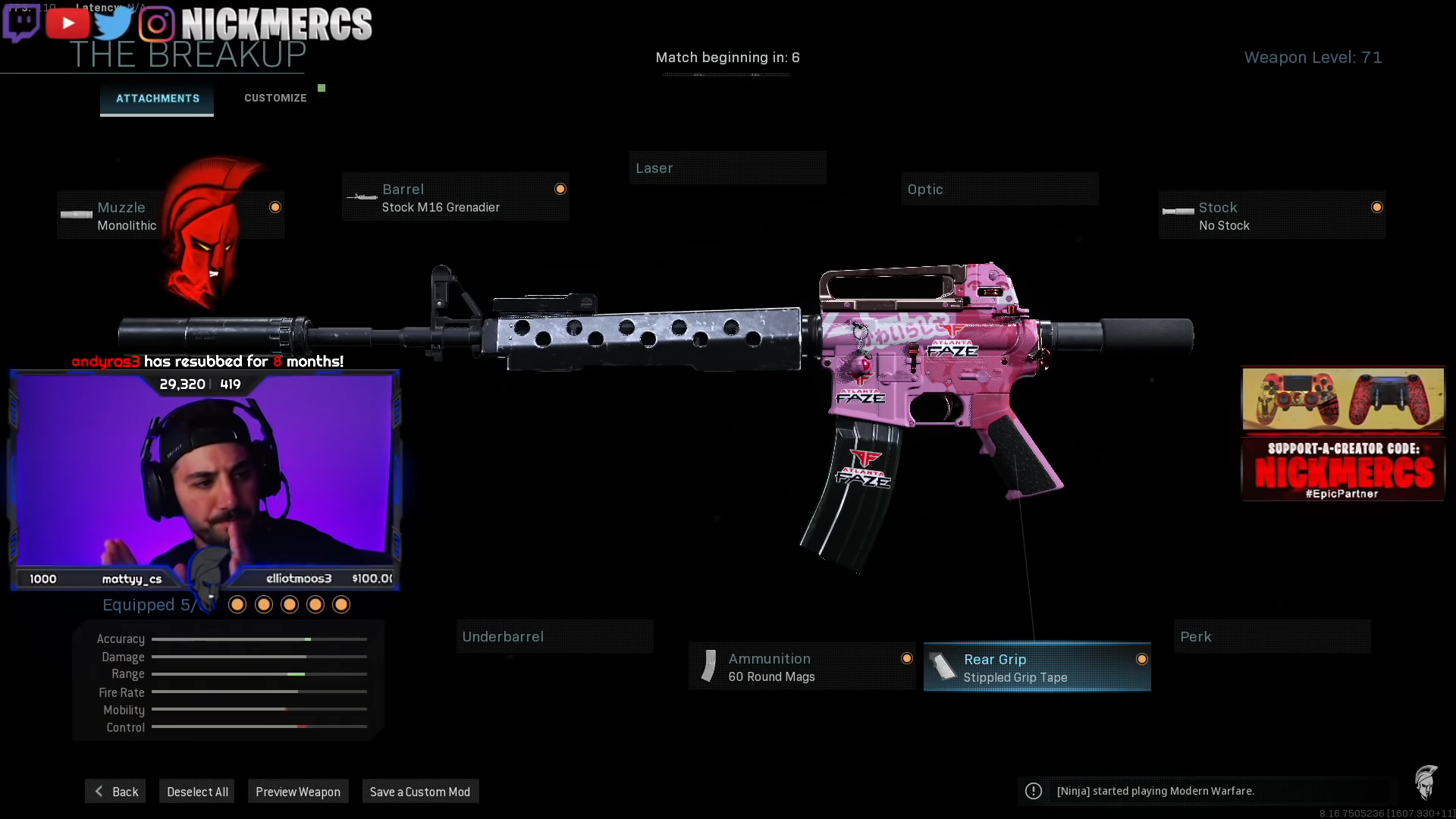Open the Optic attachment slot

[999, 189]
